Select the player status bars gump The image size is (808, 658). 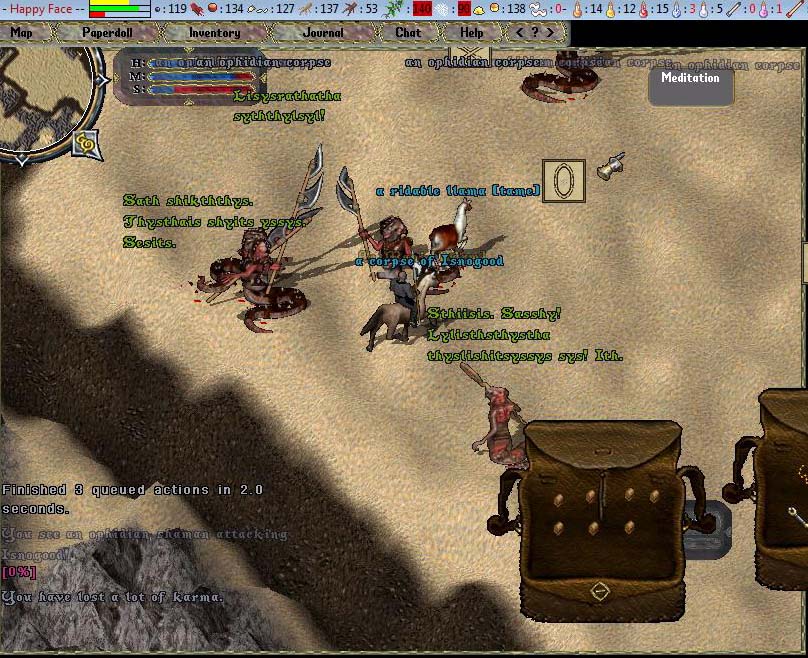(x=190, y=77)
